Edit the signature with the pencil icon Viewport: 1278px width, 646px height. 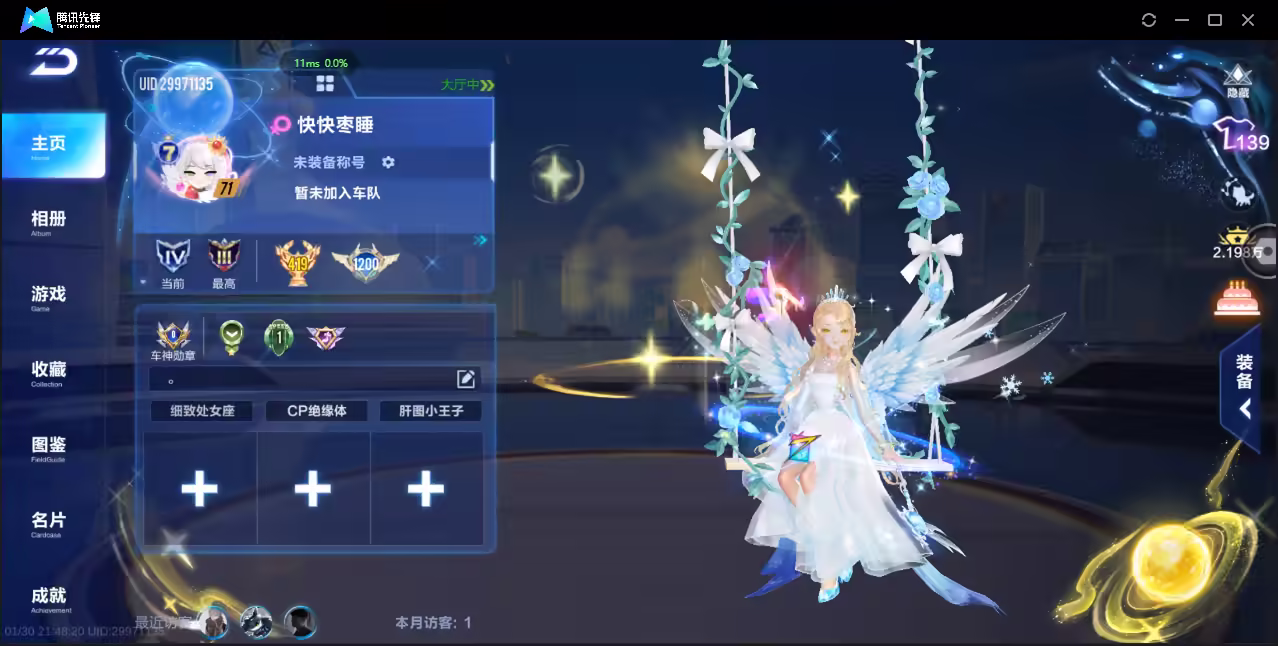point(466,378)
